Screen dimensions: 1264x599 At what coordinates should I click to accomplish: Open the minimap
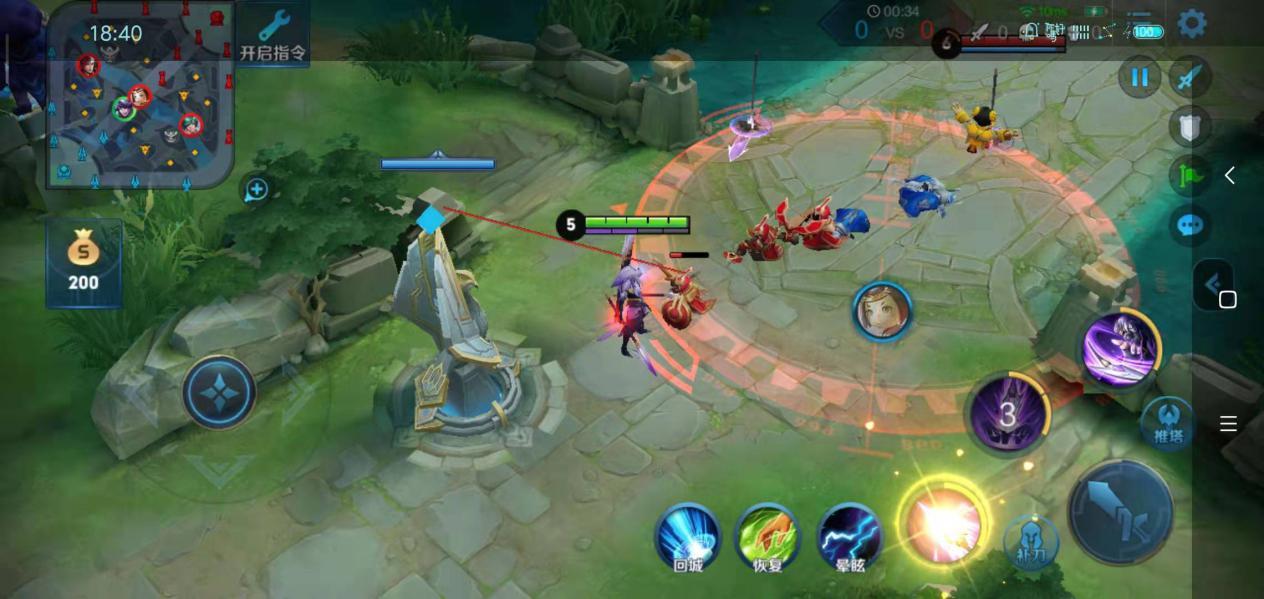click(140, 95)
